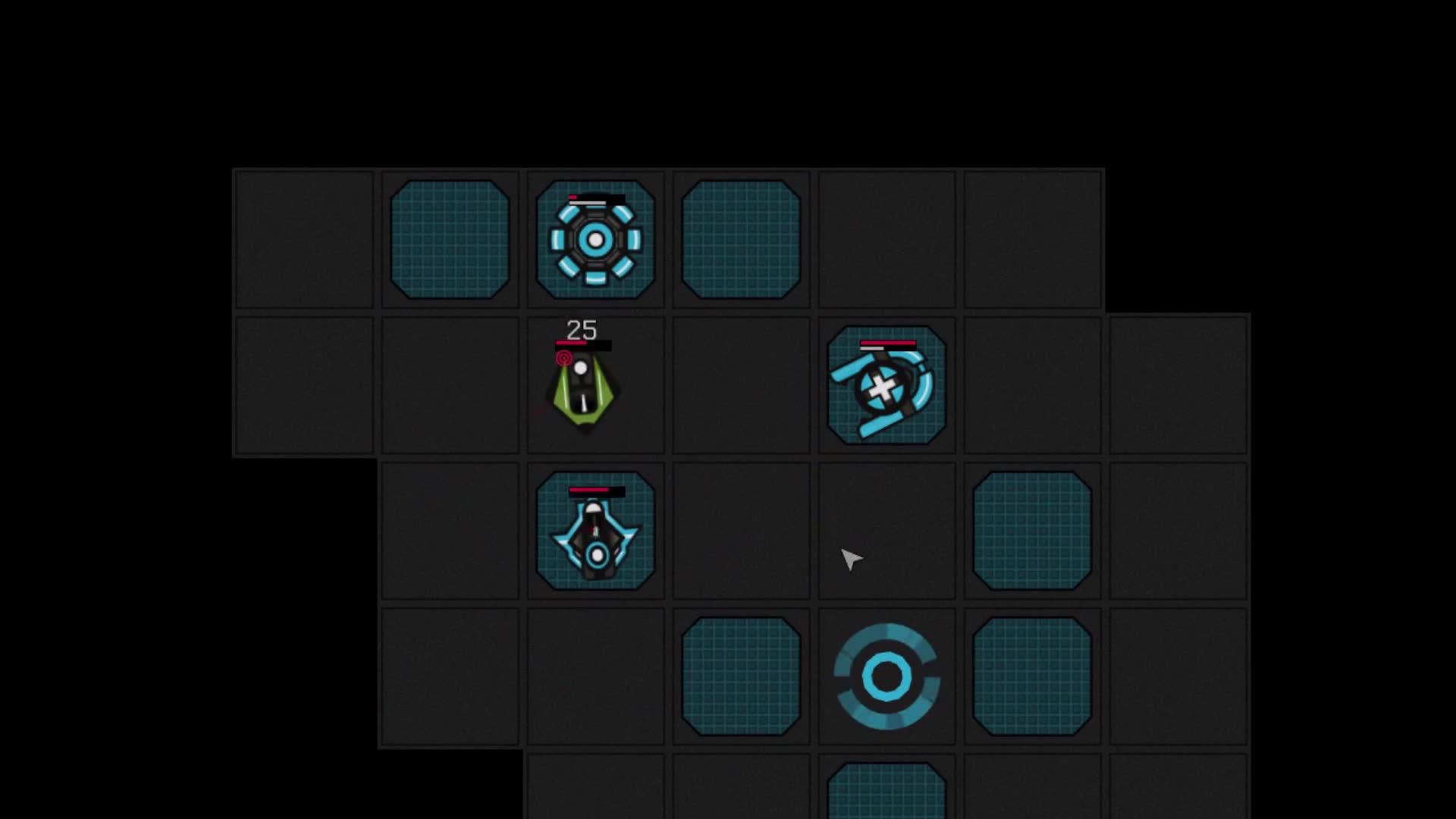Select the teal tile in the far right column
1456x819 pixels.
click(x=1033, y=531)
